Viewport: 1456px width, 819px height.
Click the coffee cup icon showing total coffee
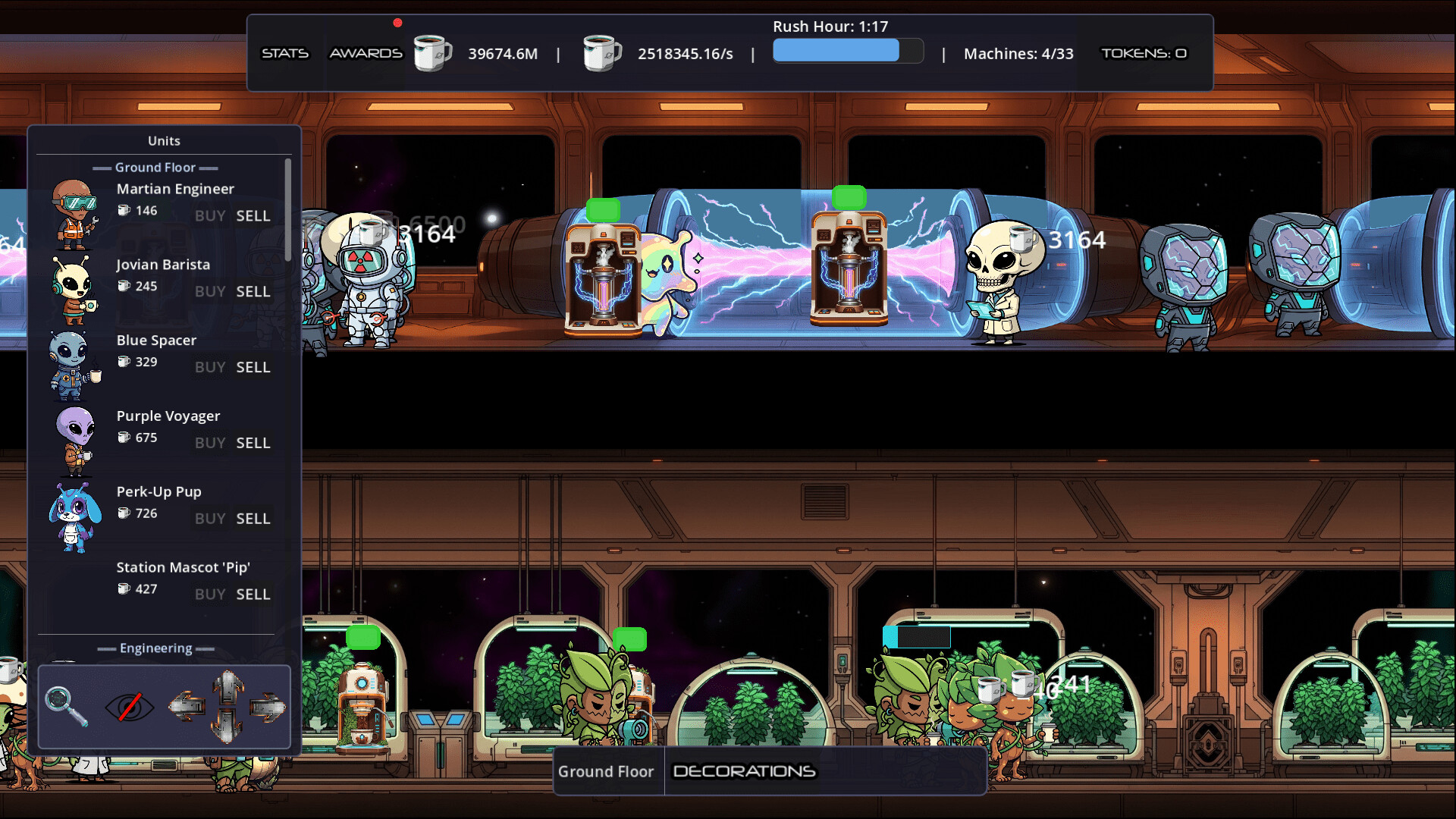(432, 53)
